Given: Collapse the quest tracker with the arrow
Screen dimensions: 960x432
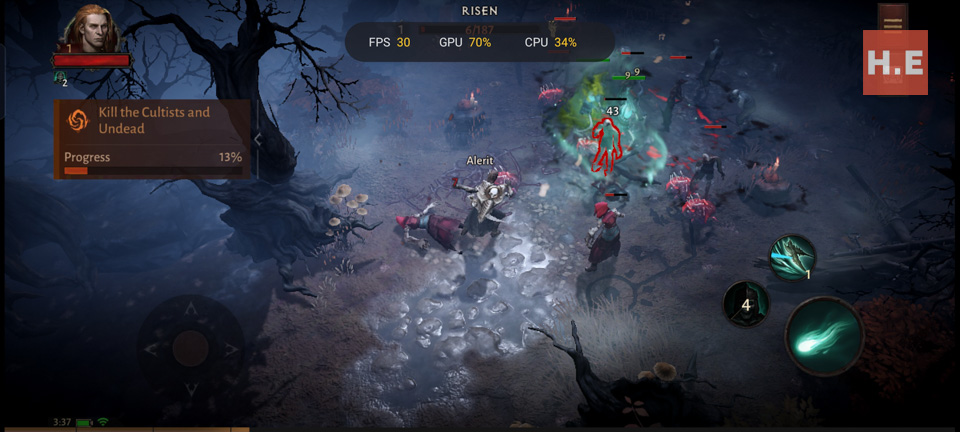Looking at the screenshot, I should click(258, 139).
